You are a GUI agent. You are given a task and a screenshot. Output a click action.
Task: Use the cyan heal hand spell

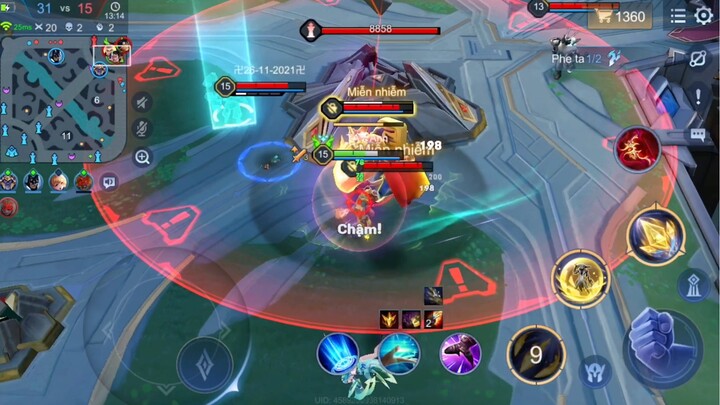coord(399,353)
